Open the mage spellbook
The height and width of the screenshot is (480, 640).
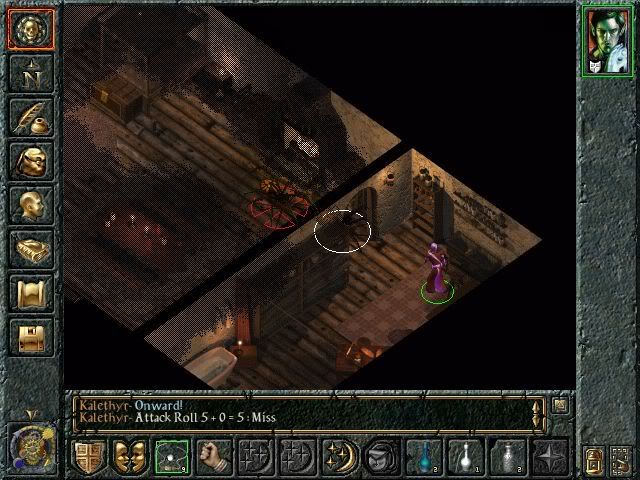click(x=30, y=248)
